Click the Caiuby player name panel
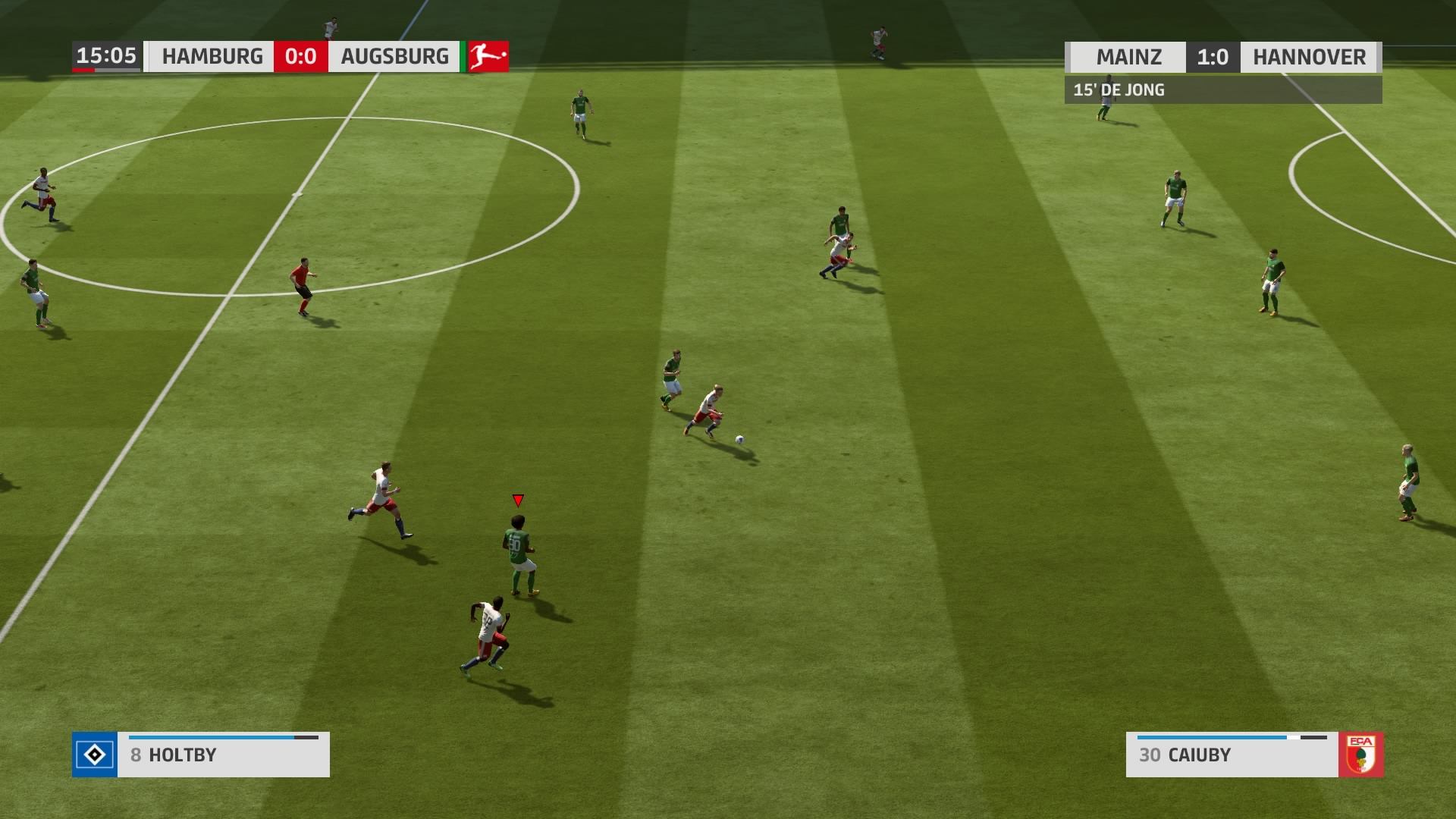1456x819 pixels. [x=1232, y=755]
